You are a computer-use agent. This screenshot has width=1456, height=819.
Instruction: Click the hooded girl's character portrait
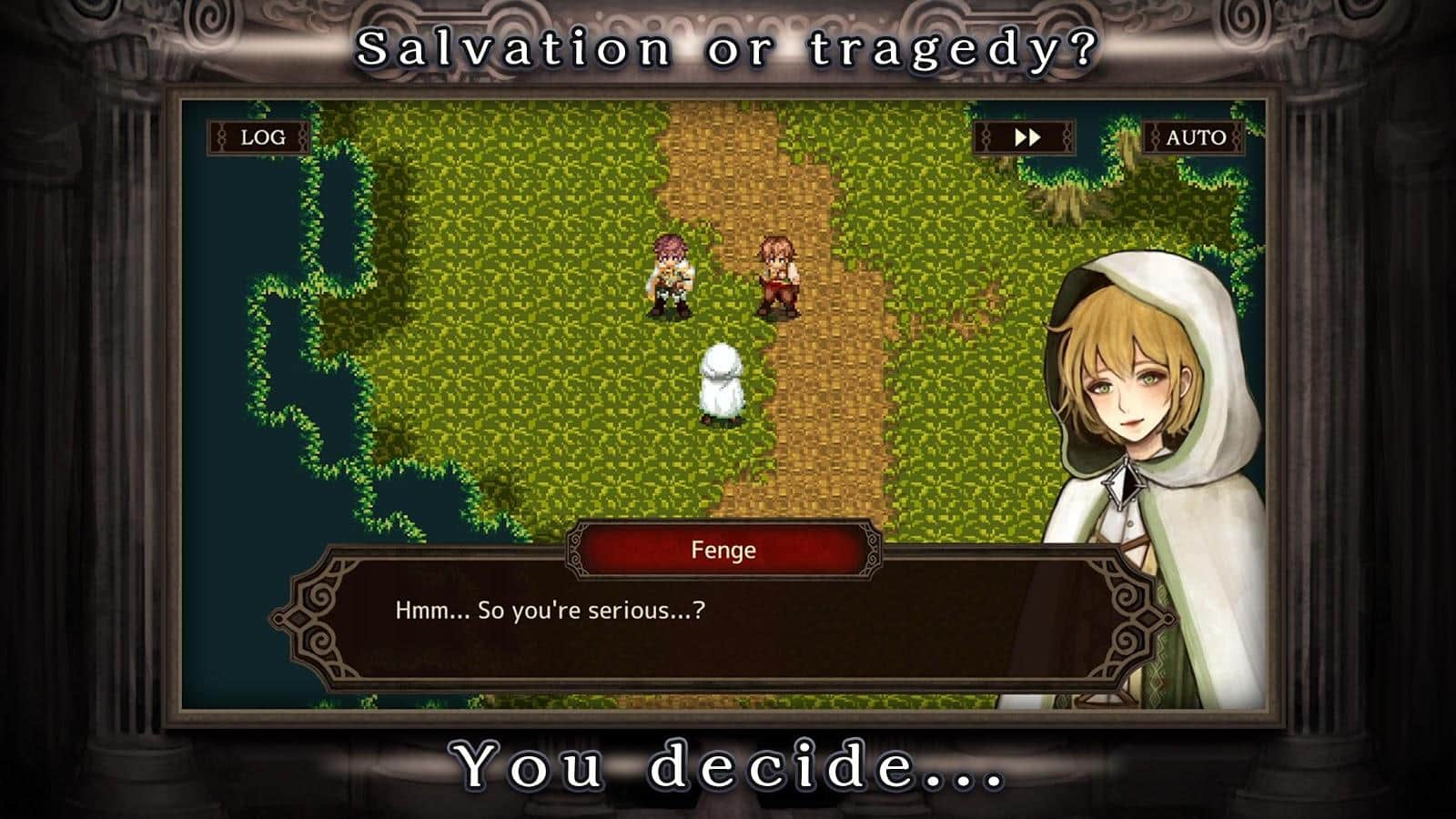tap(1133, 382)
